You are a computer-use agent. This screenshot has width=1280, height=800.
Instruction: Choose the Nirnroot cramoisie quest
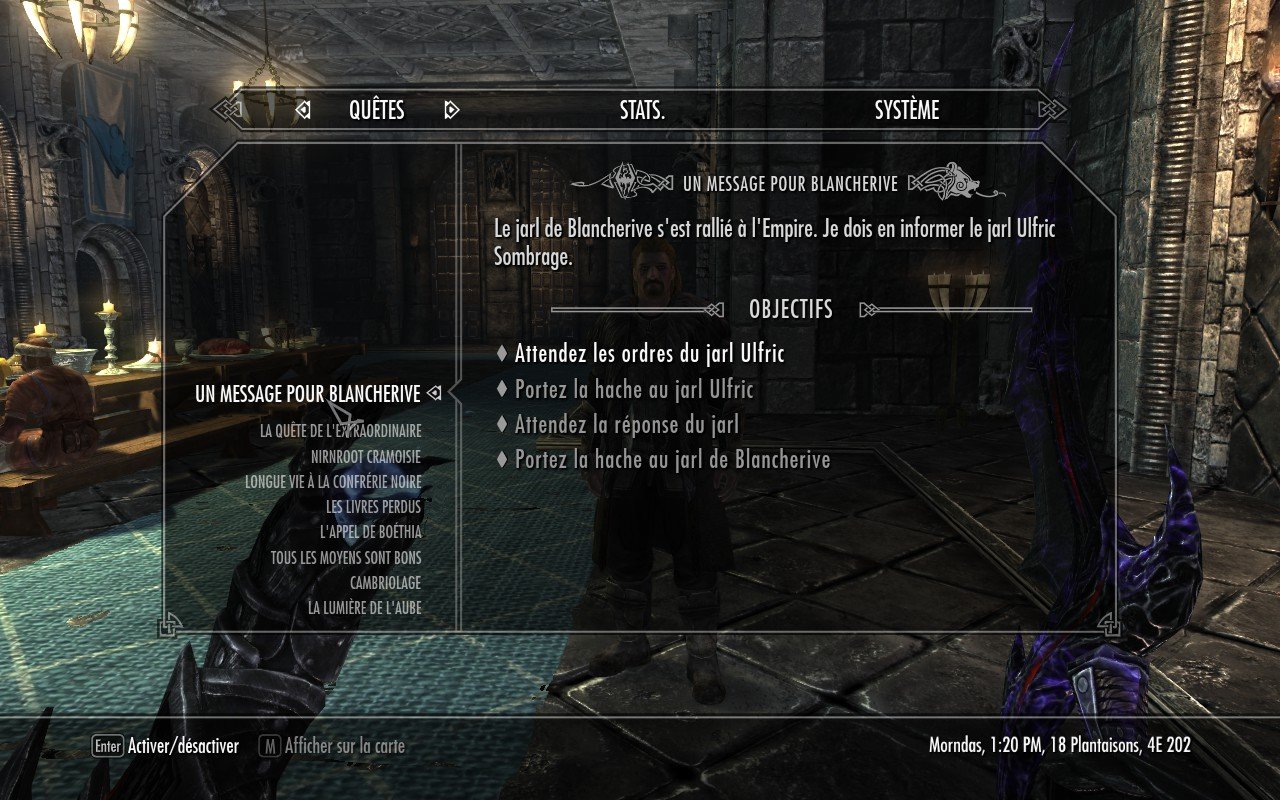(365, 457)
